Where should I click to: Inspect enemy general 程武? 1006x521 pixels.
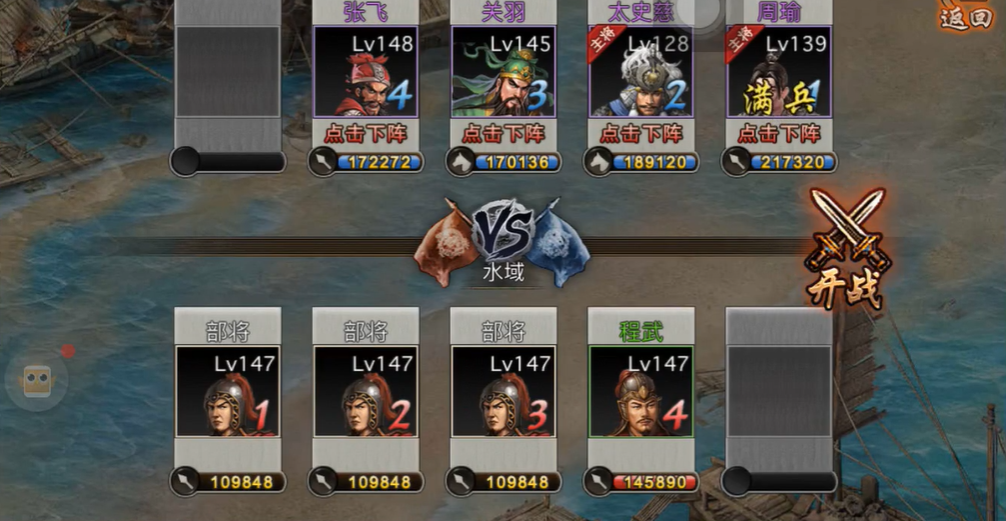641,391
